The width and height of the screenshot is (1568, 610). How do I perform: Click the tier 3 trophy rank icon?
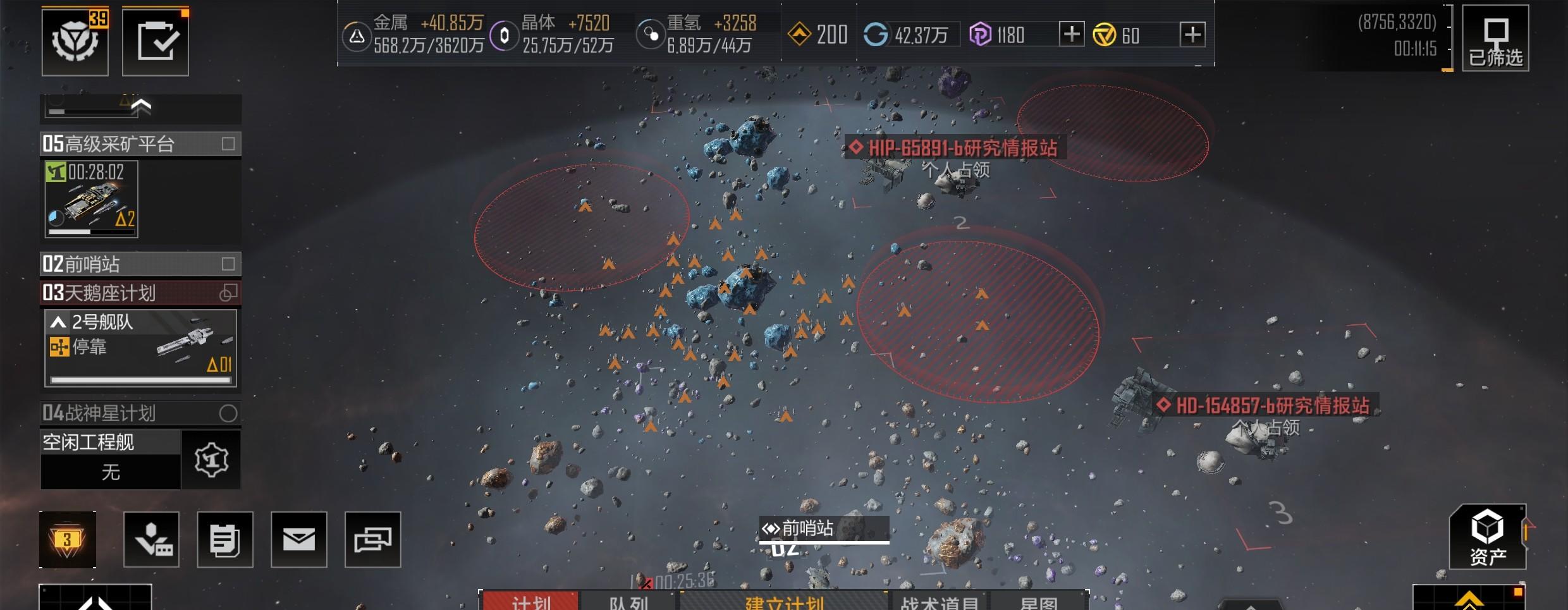point(68,539)
